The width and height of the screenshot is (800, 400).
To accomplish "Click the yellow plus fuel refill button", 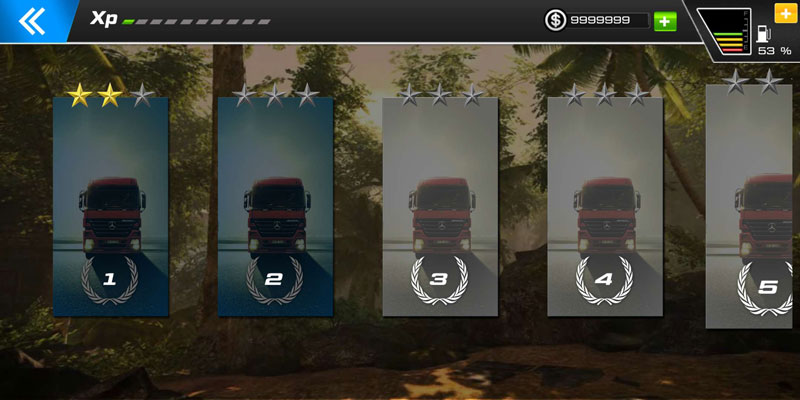I will click(785, 13).
